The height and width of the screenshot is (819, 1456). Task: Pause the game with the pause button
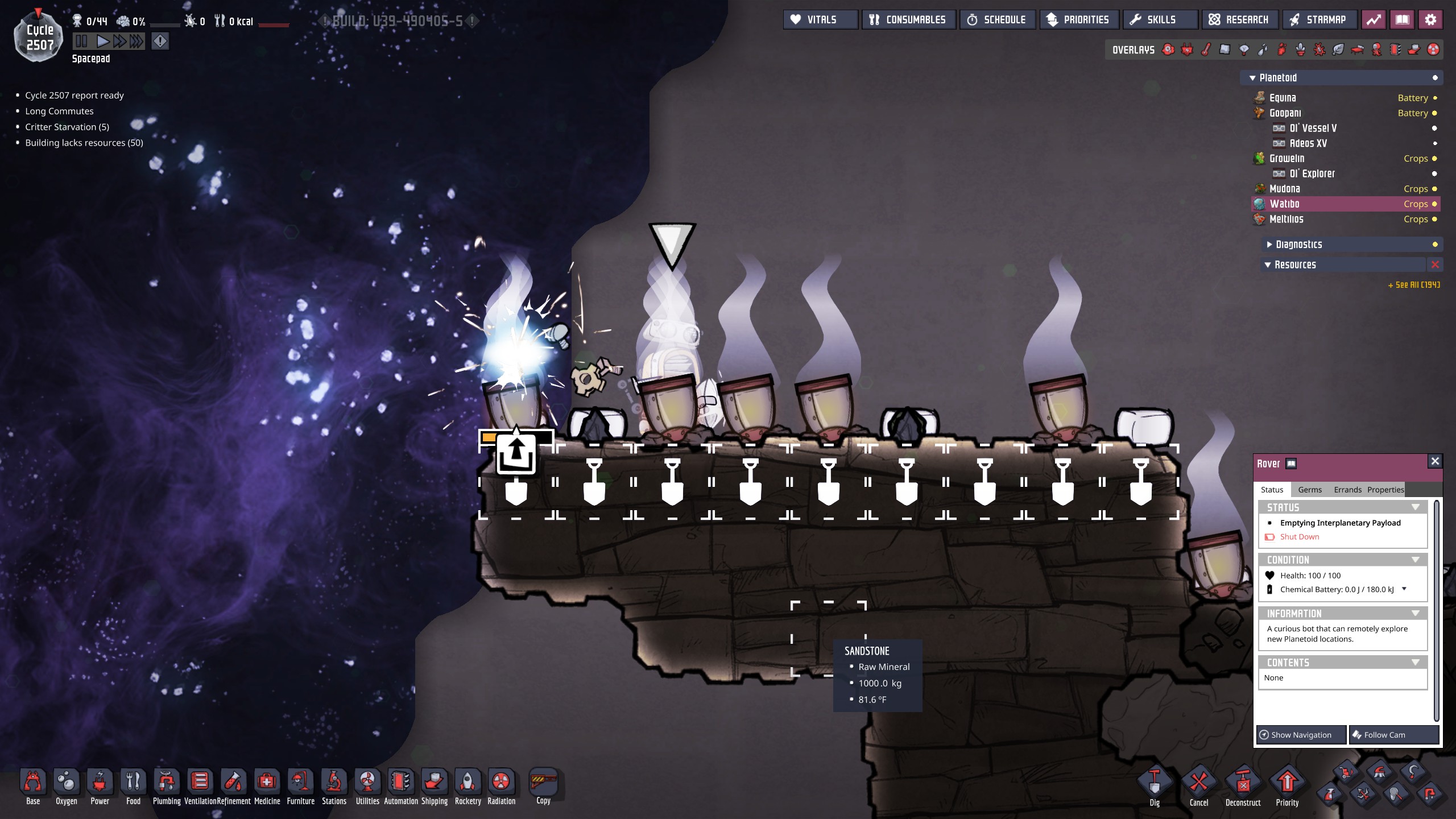(82, 42)
